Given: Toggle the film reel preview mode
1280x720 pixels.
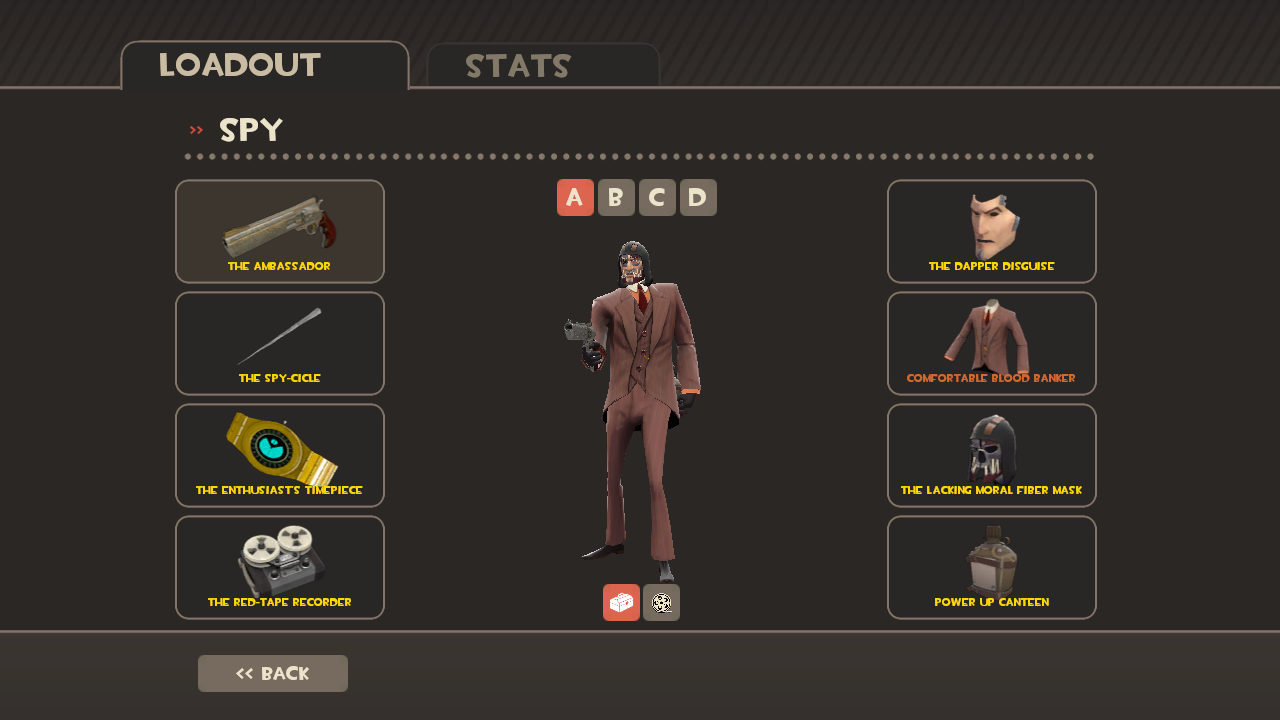Looking at the screenshot, I should (661, 602).
